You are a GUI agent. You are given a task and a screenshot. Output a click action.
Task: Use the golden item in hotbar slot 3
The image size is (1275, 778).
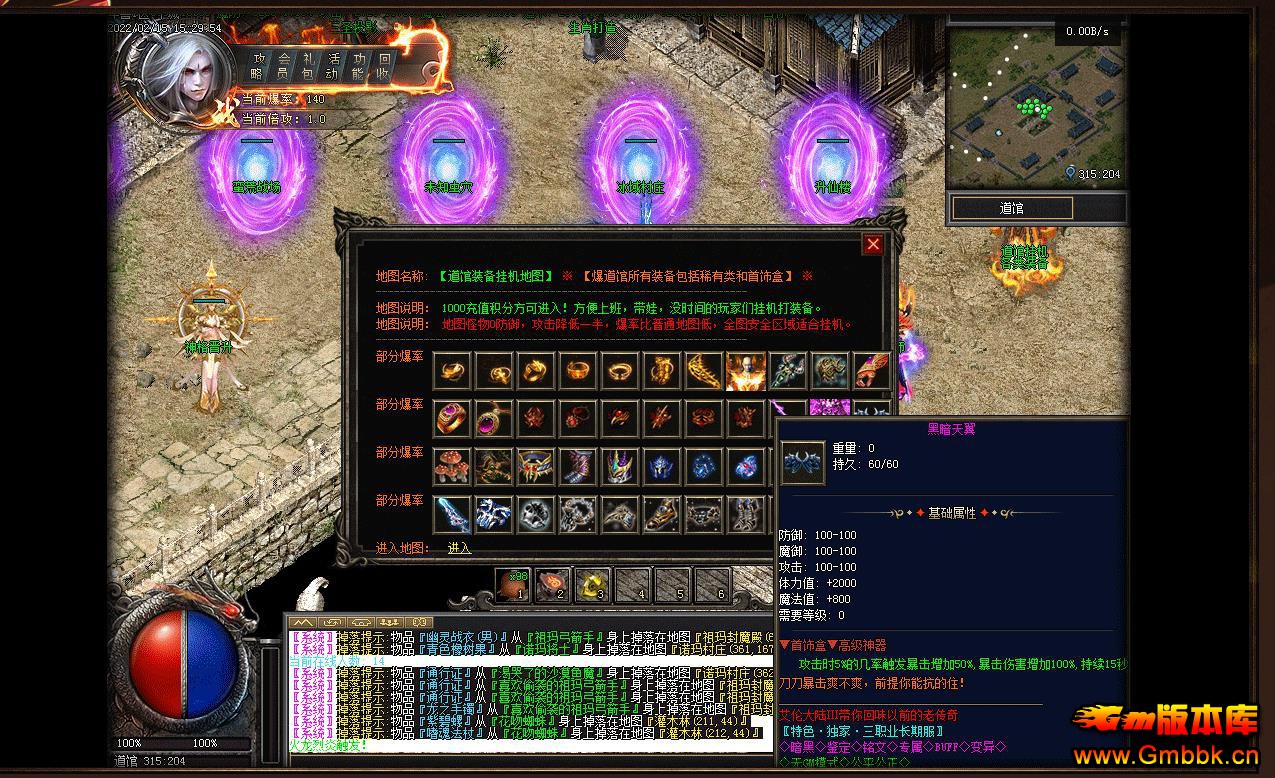pyautogui.click(x=592, y=584)
